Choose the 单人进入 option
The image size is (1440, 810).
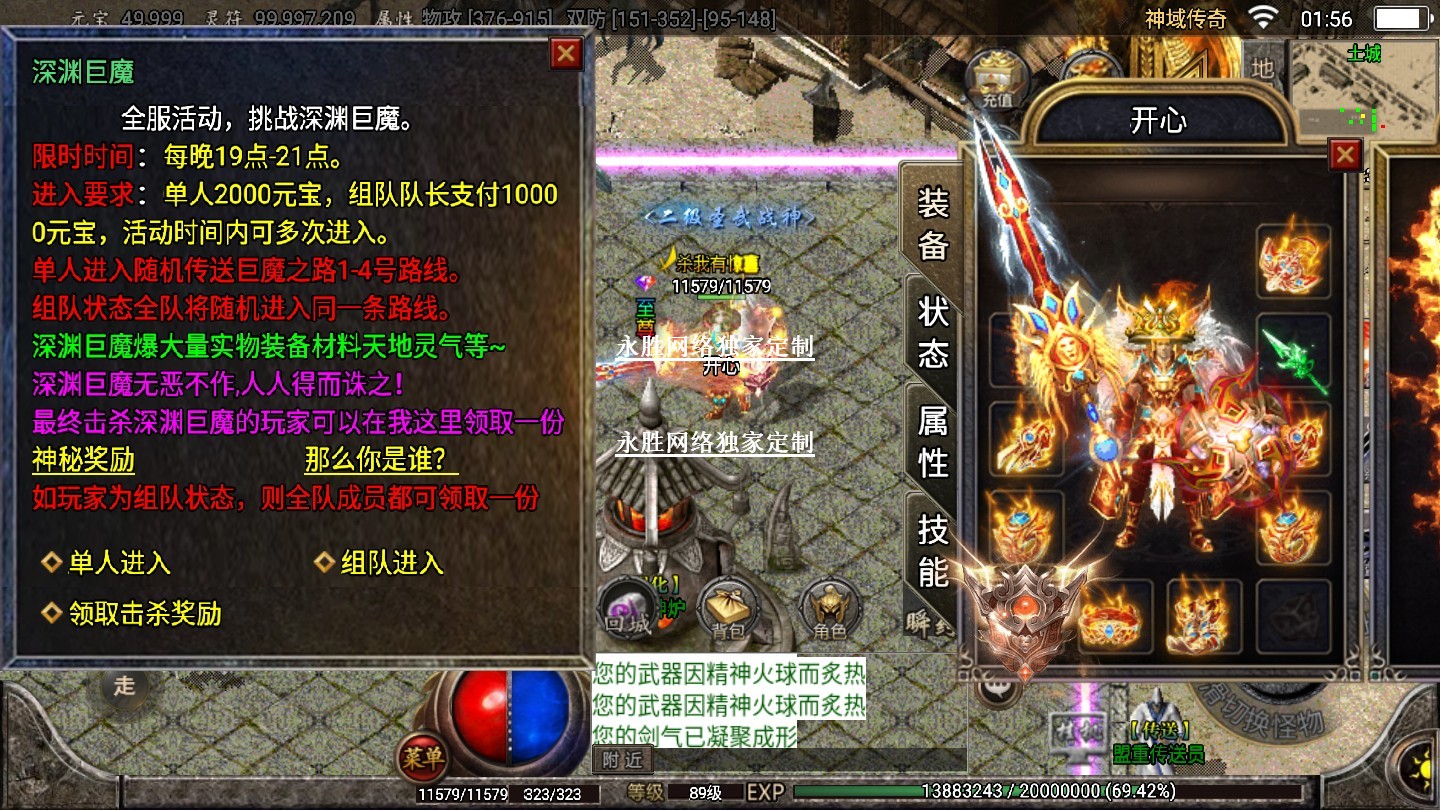[118, 563]
